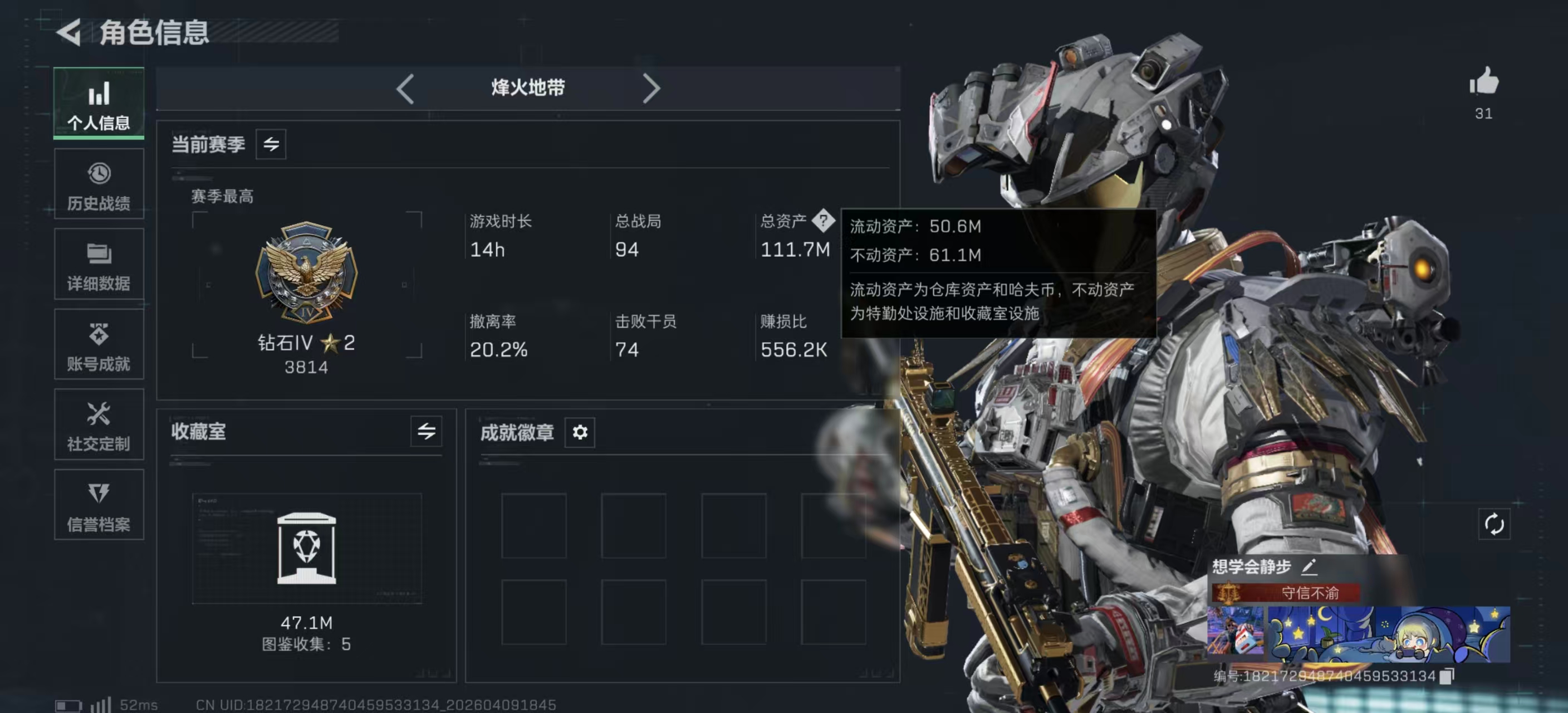Viewport: 1568px width, 713px height.
Task: Switch to the 个人信息 tab
Action: click(99, 104)
